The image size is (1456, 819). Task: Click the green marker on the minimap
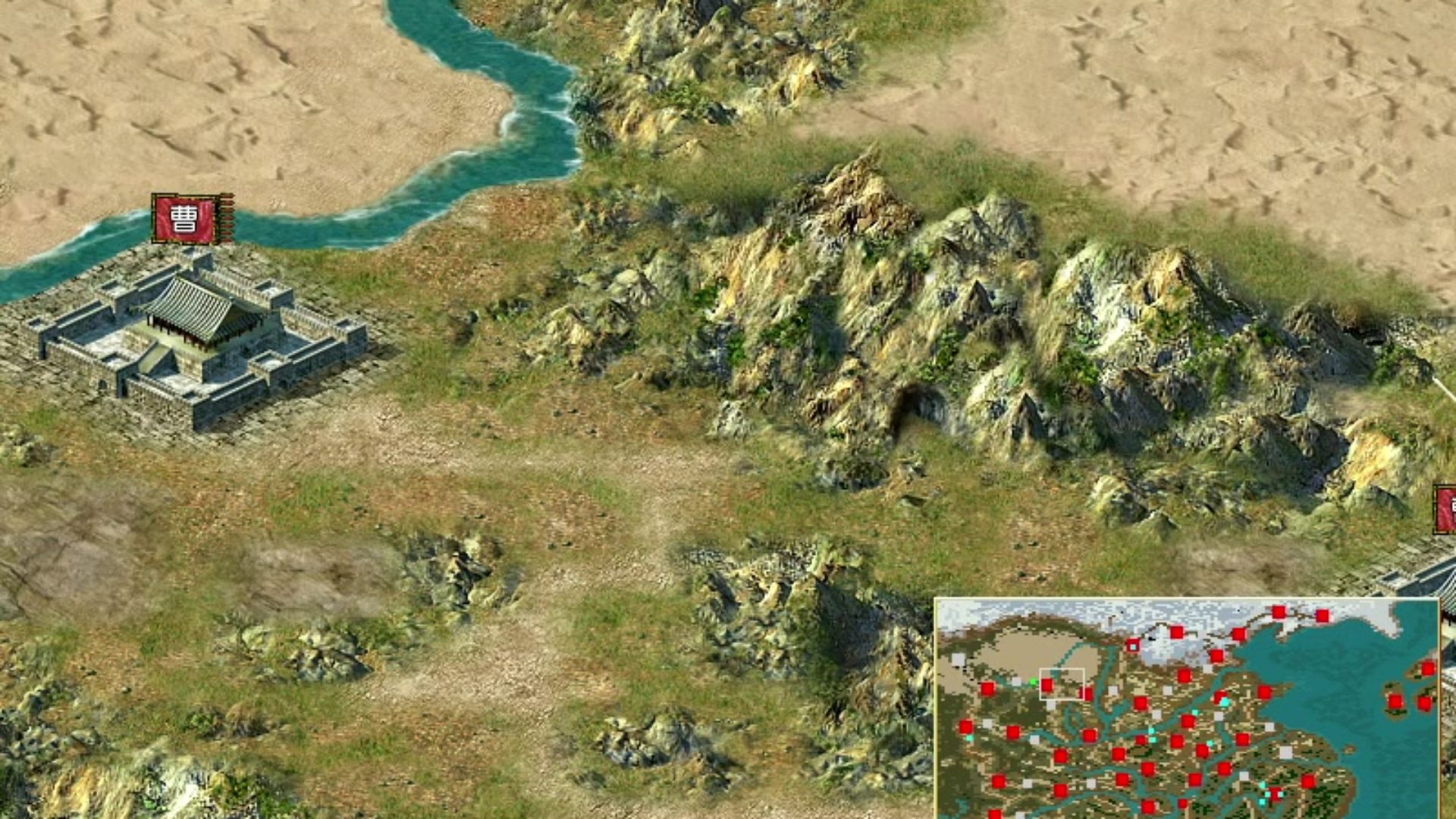1033,682
